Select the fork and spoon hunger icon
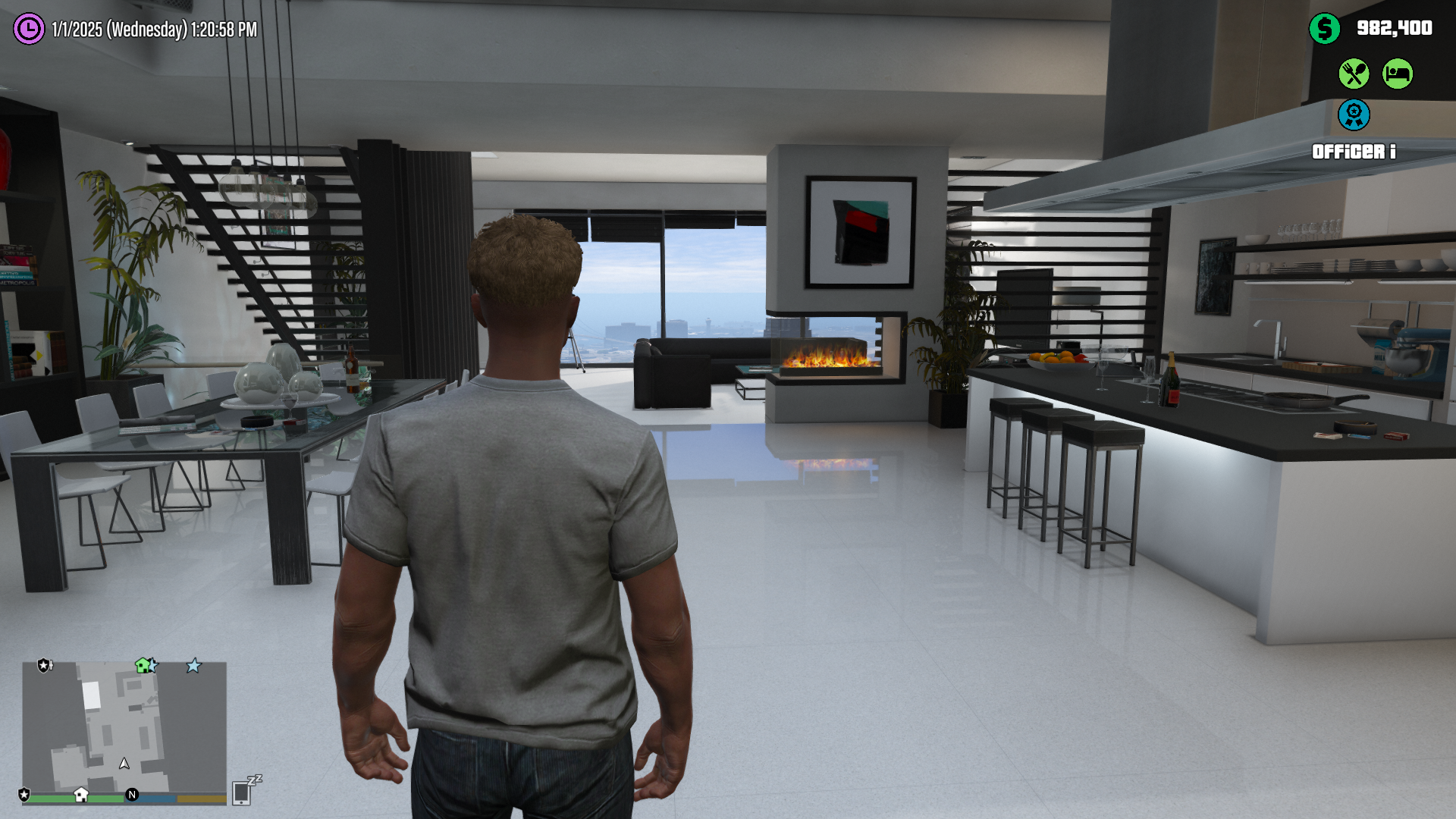 coord(1354,74)
